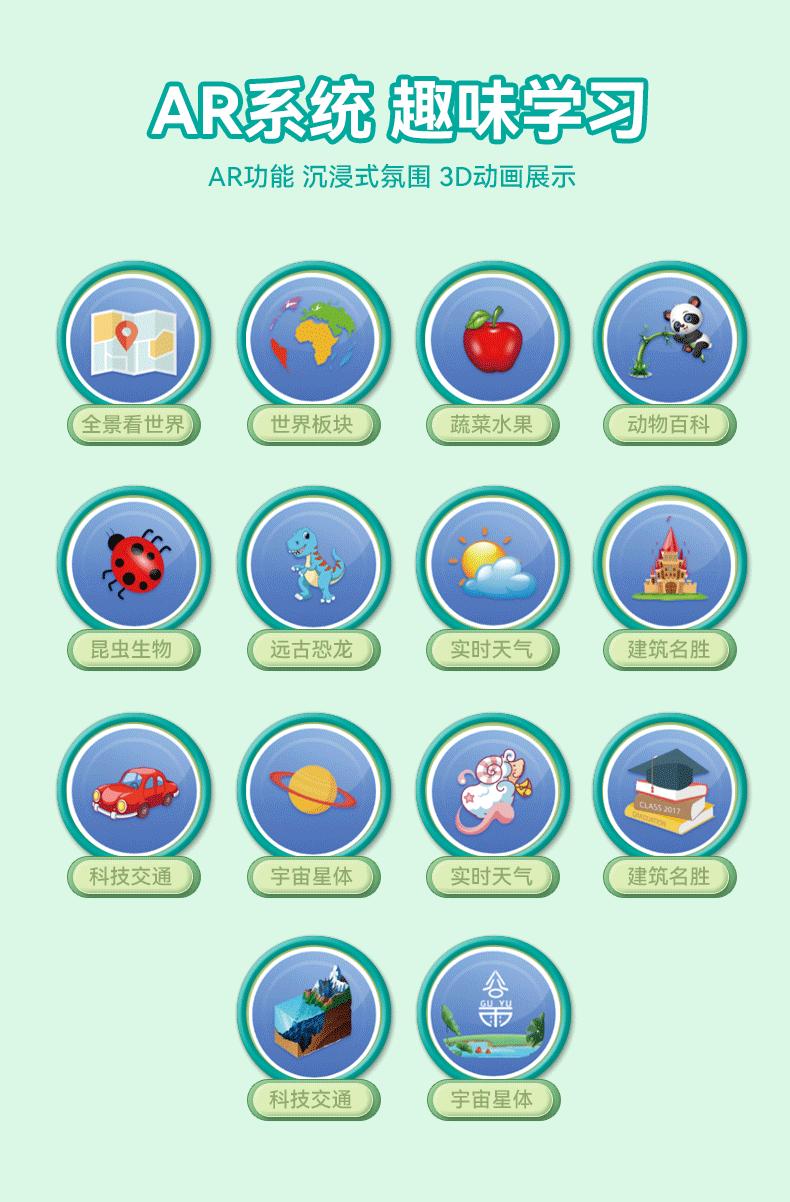
Task: Open the ringed planet icon
Action: point(312,790)
